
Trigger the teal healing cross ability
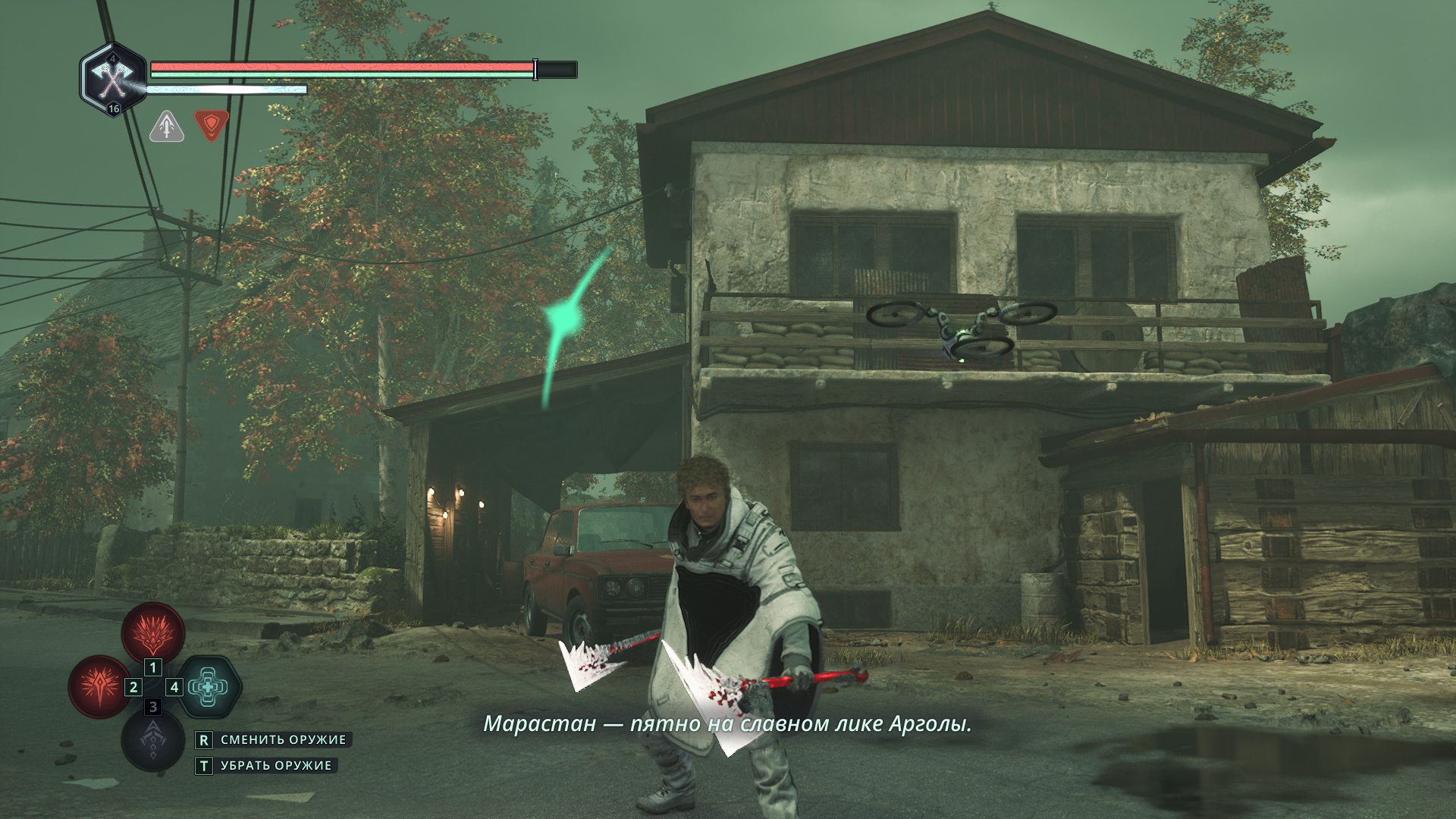[209, 687]
